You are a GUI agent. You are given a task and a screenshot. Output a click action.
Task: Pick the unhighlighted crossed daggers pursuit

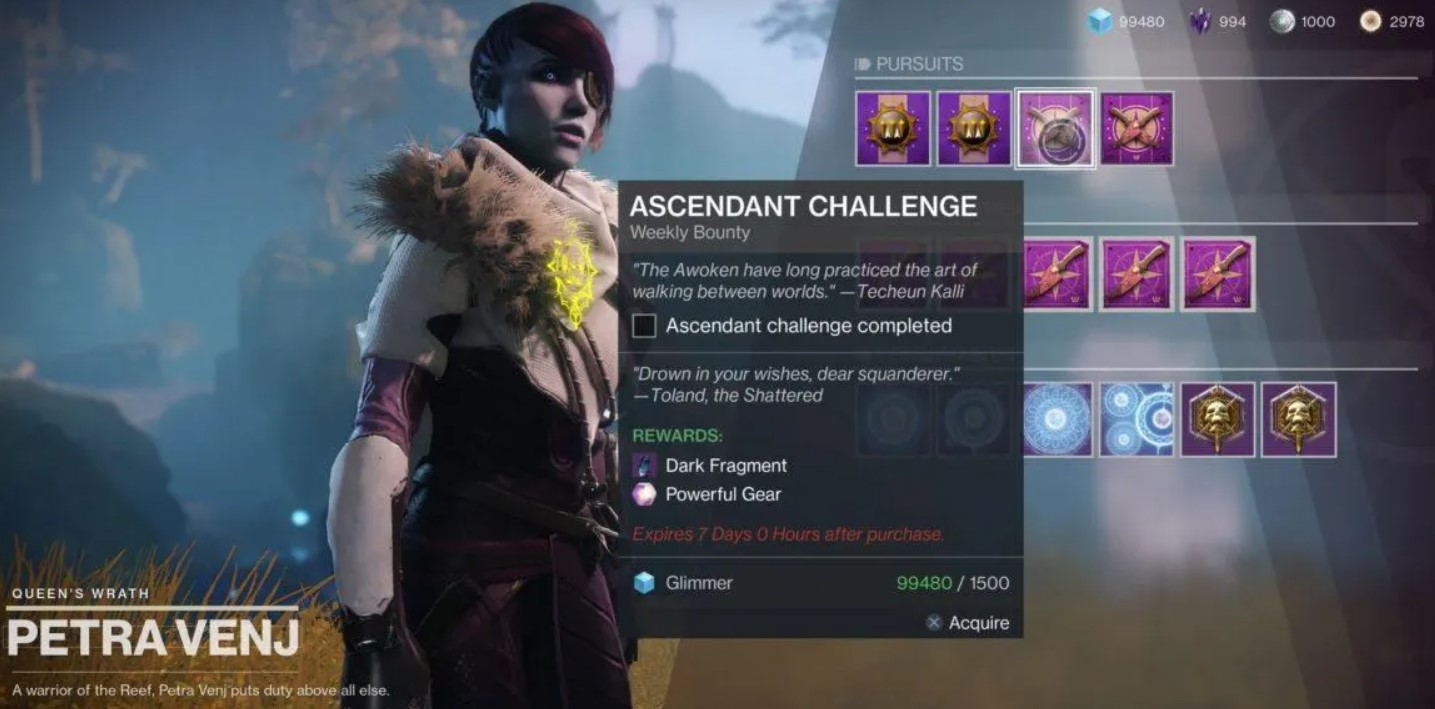pos(1136,129)
